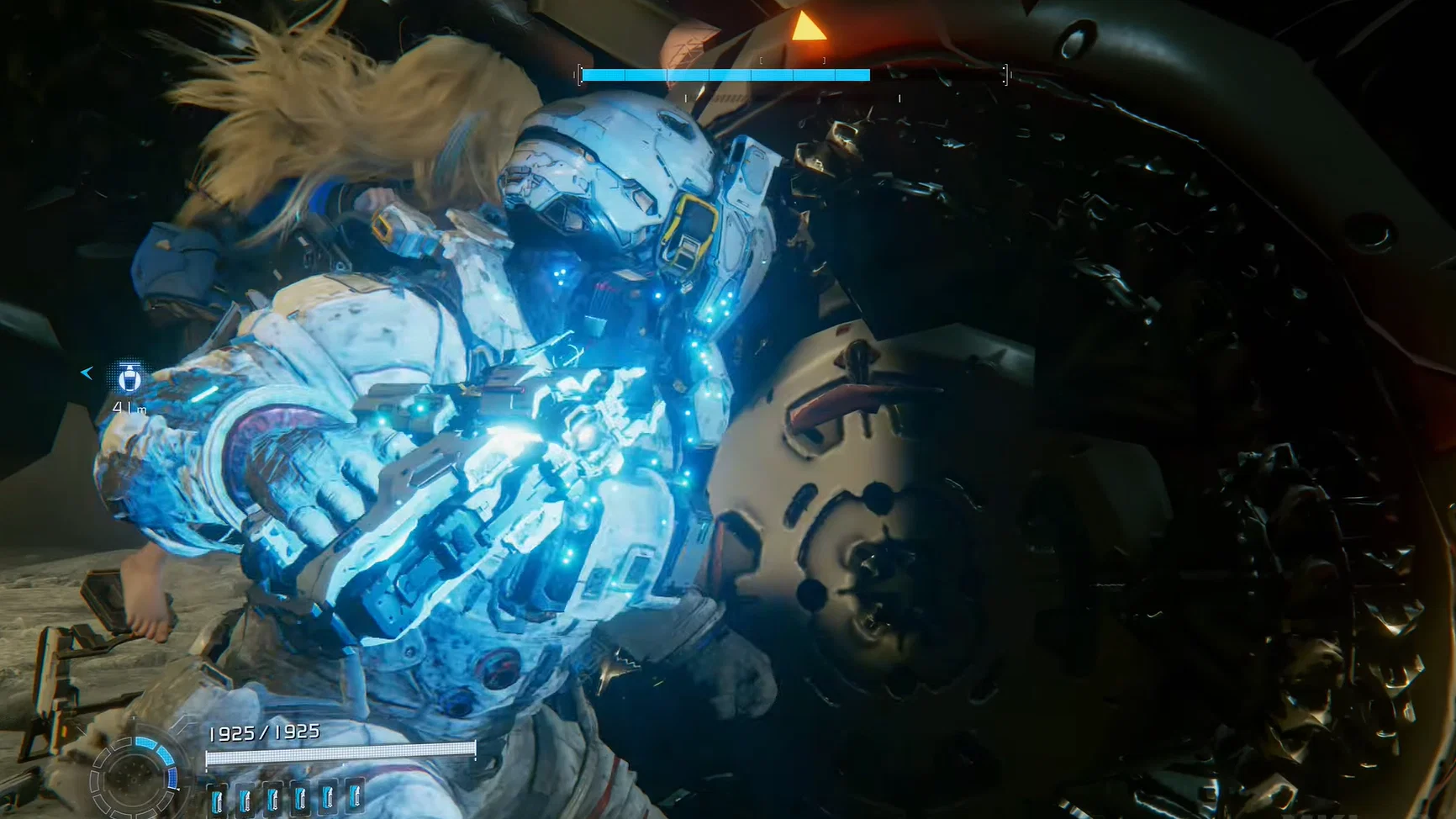1456x819 pixels.
Task: Select the tick mark below the boss bar
Action: [x=686, y=97]
